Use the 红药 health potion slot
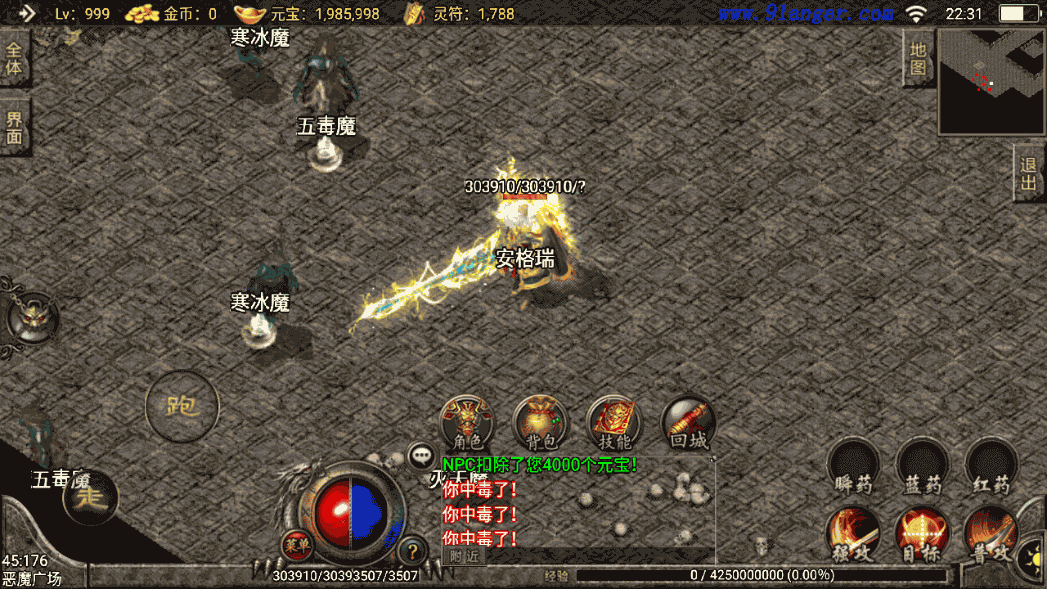The image size is (1047, 589). (x=992, y=464)
